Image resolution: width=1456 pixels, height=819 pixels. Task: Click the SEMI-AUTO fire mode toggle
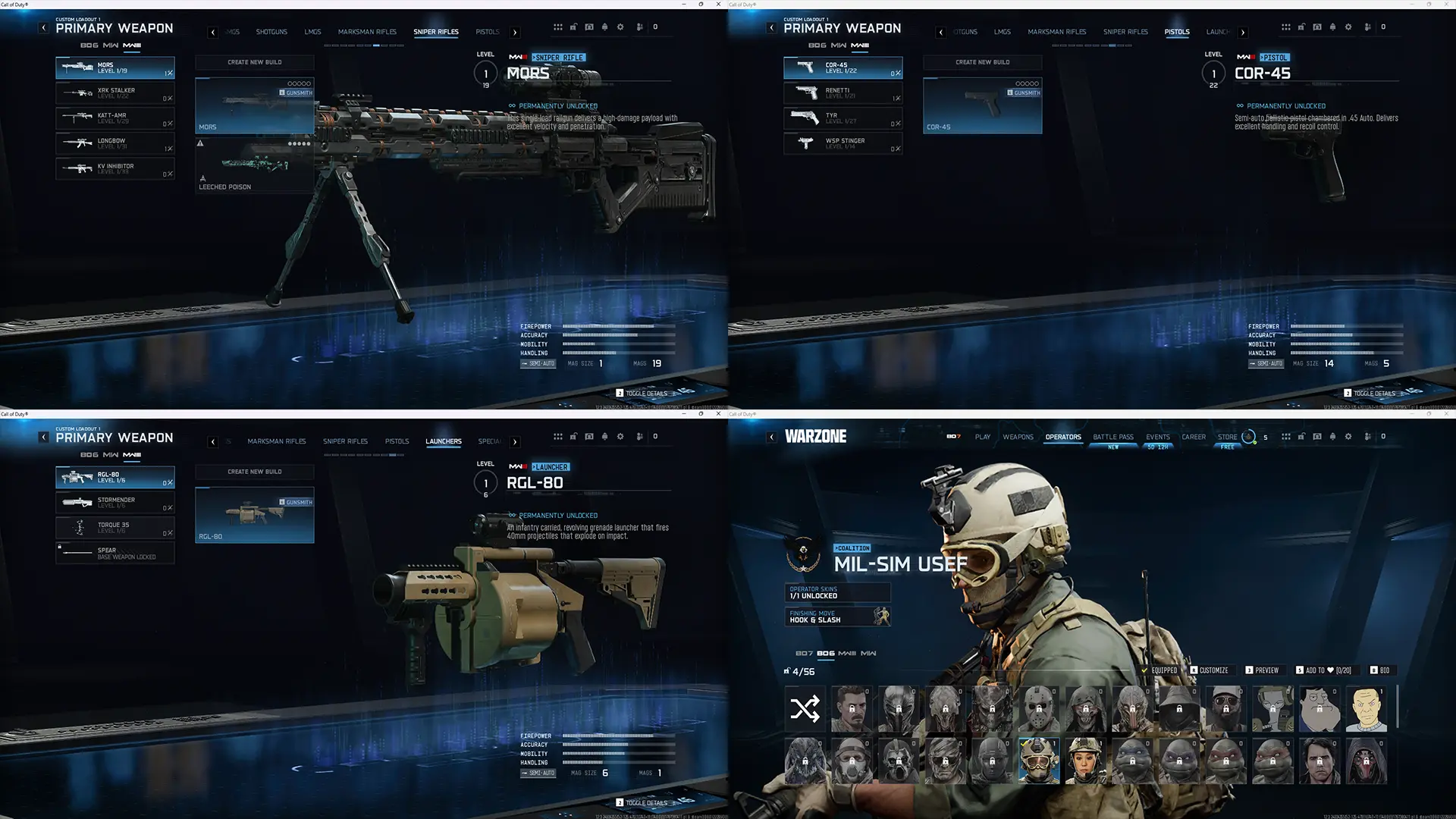click(538, 773)
